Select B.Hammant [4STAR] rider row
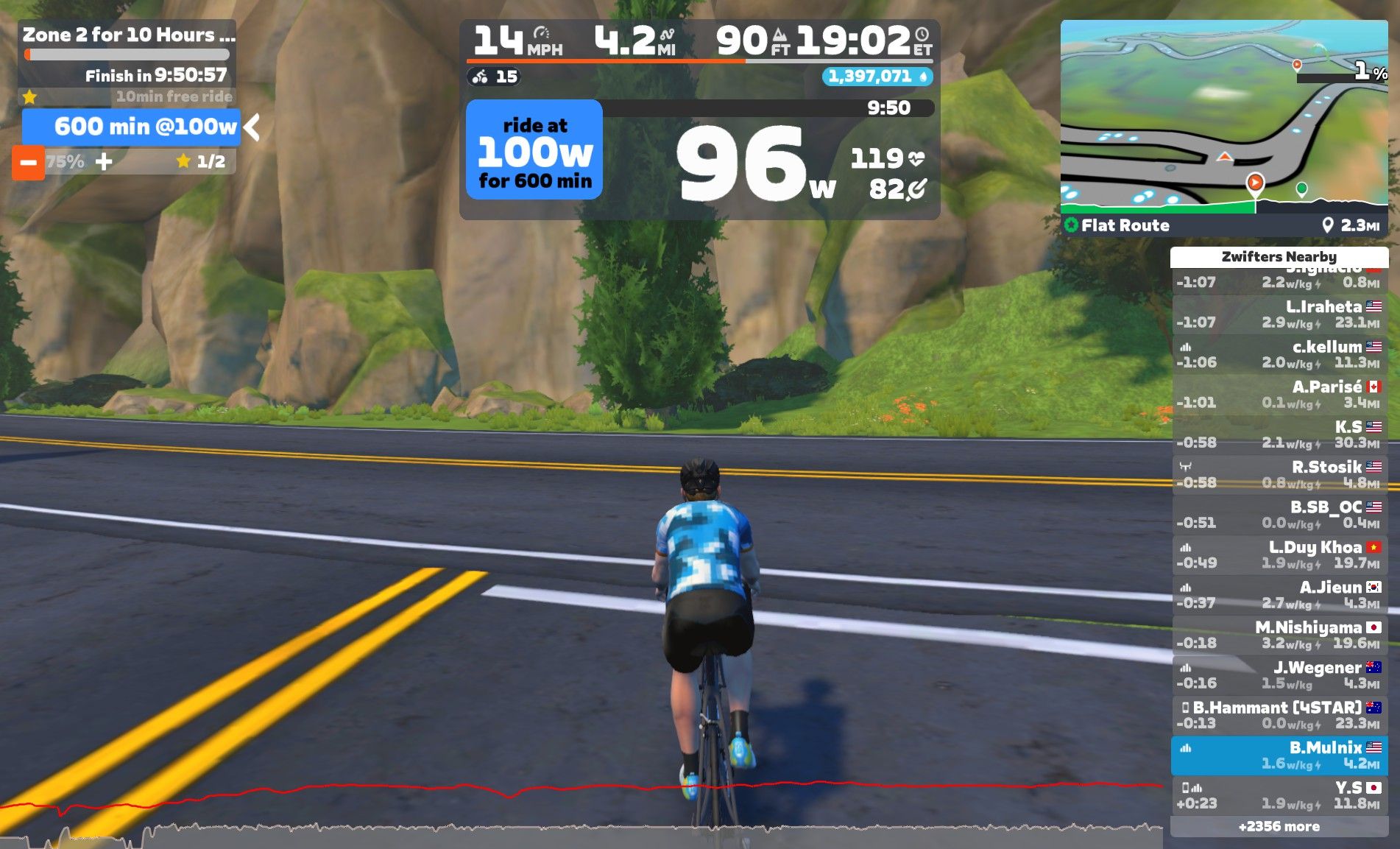Screen dimensions: 1400x849 point(1279,715)
